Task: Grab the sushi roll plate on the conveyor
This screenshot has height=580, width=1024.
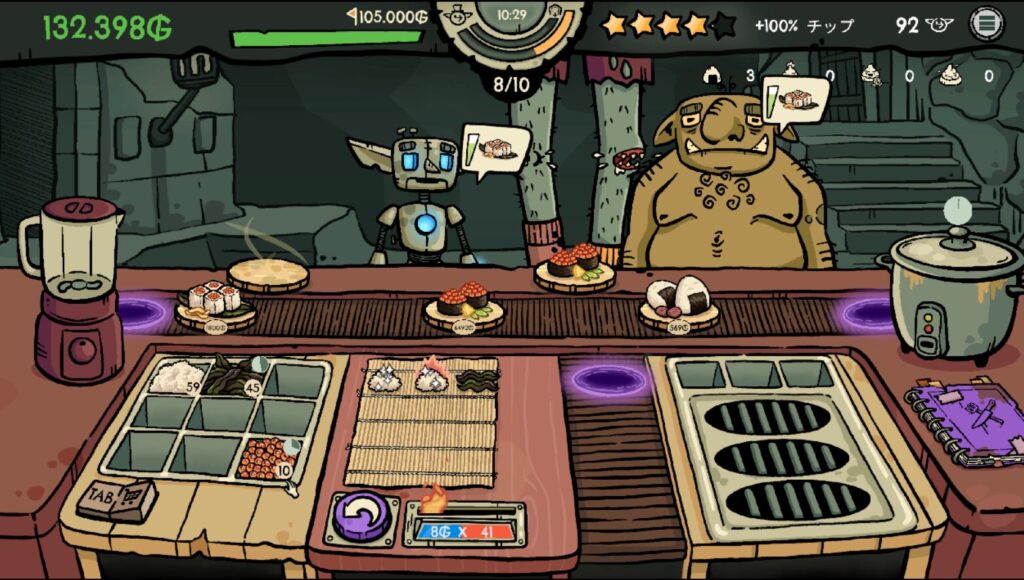Action: click(x=214, y=303)
